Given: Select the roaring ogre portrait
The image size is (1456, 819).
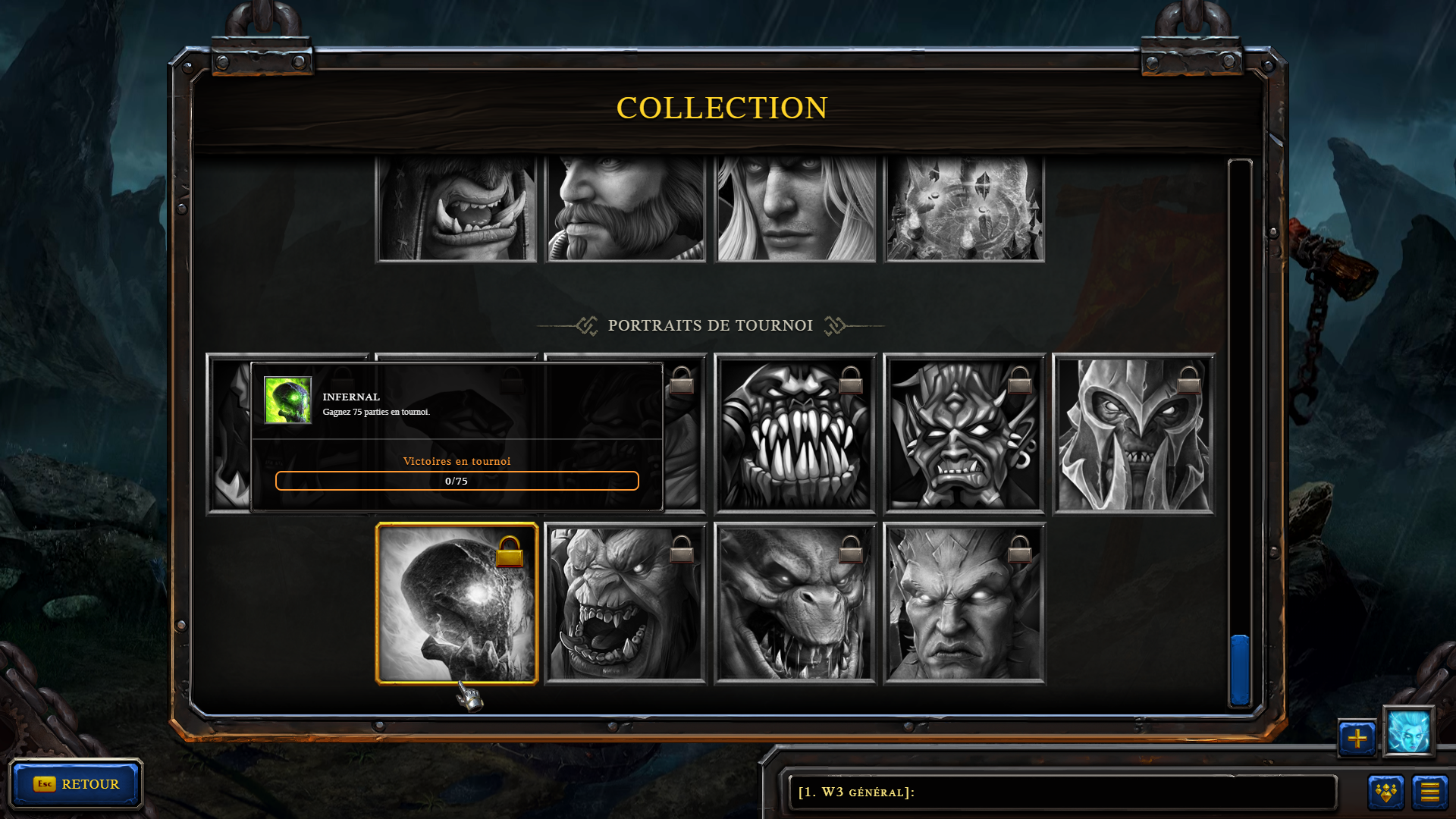Looking at the screenshot, I should point(626,604).
